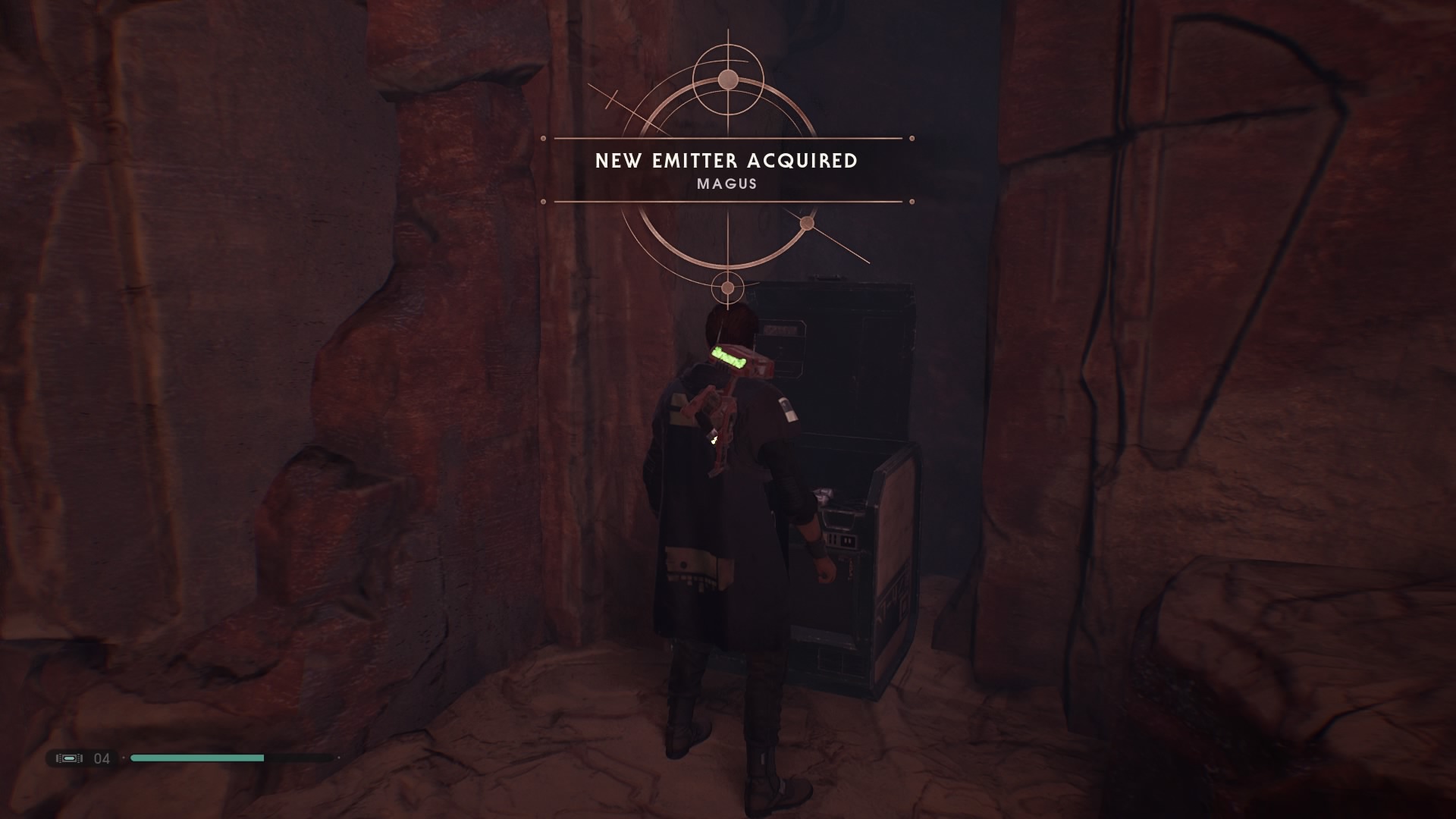Select the MAGUS subtitle text
Screen dimensions: 1456x819
coord(726,184)
